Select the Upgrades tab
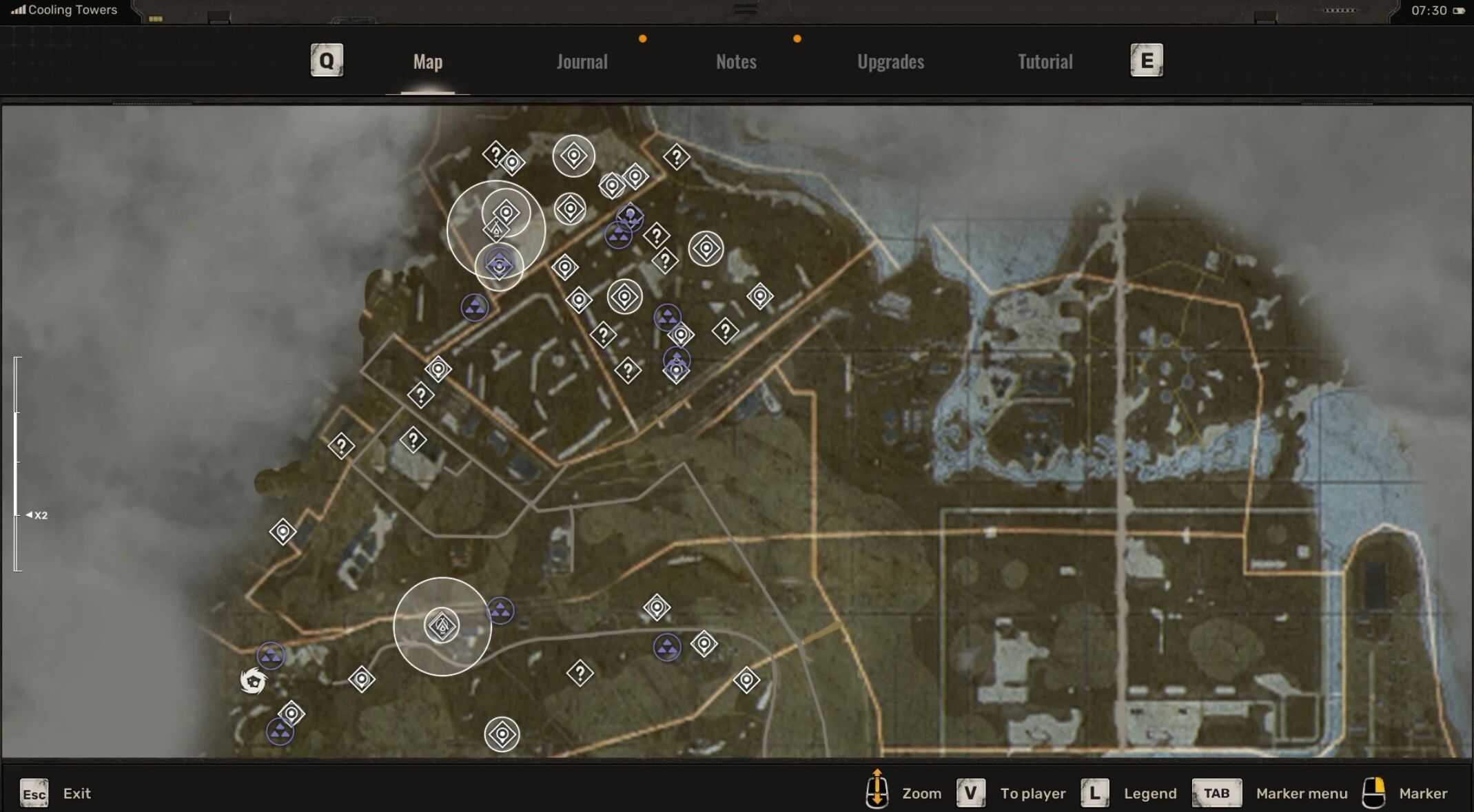This screenshot has width=1474, height=812. 890,62
